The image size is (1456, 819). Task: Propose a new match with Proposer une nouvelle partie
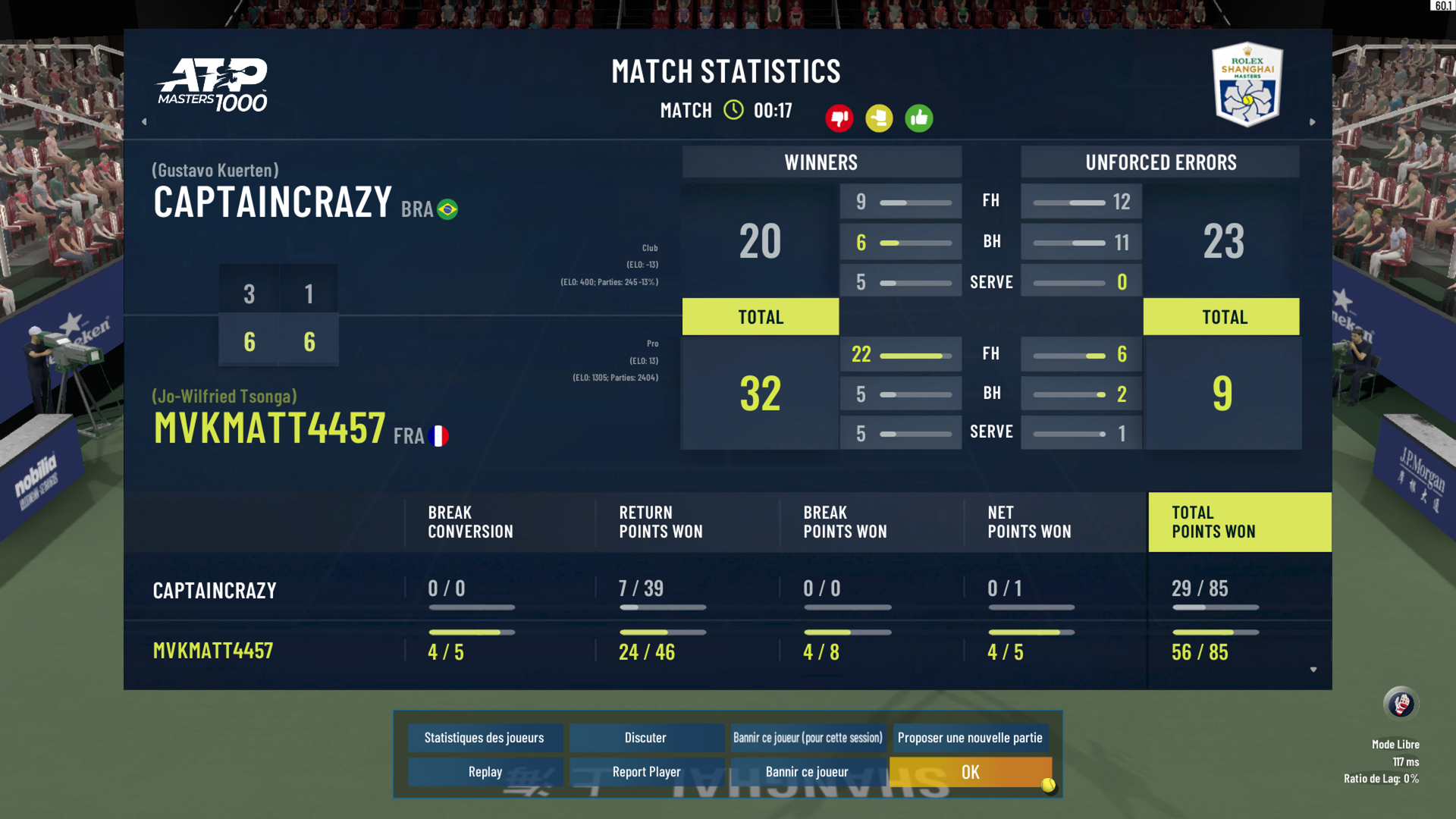coord(970,737)
